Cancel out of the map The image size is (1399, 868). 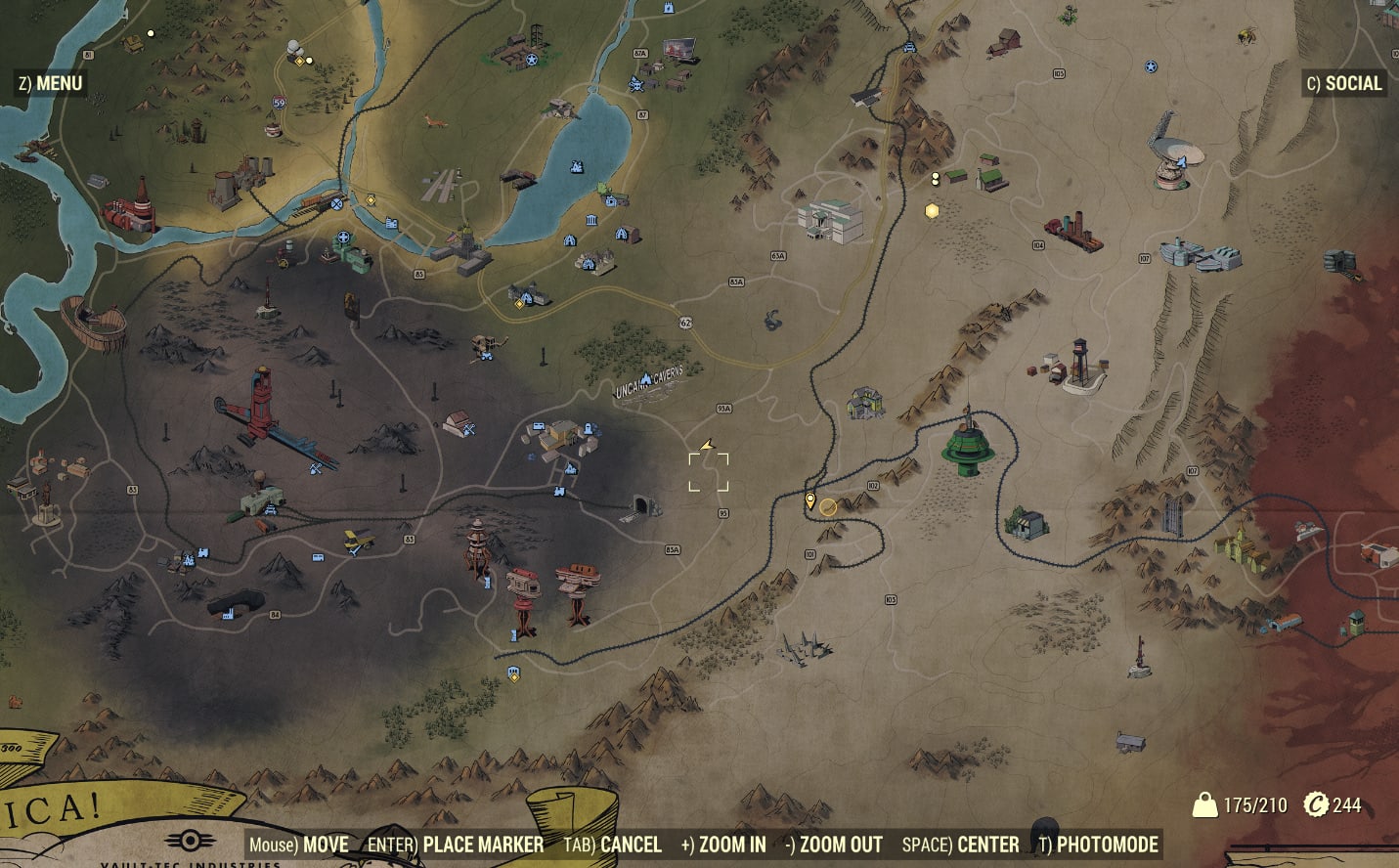[613, 845]
